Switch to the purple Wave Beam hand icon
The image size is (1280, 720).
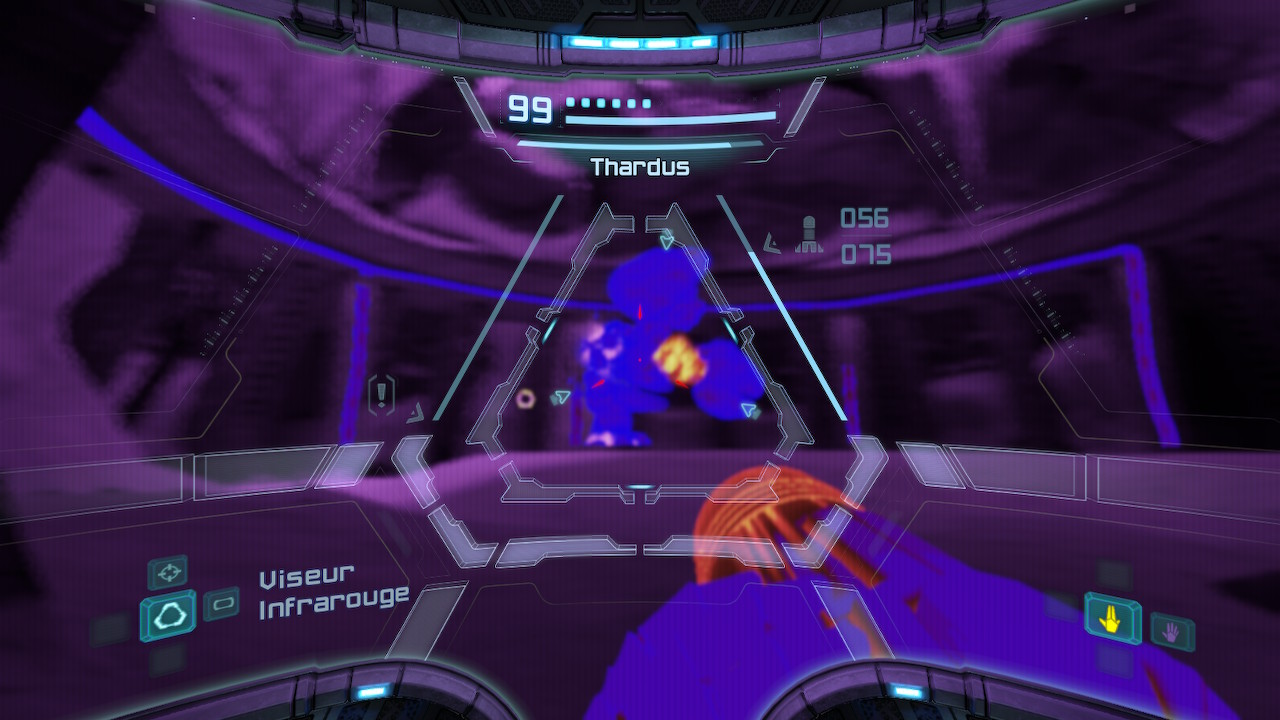[1171, 630]
